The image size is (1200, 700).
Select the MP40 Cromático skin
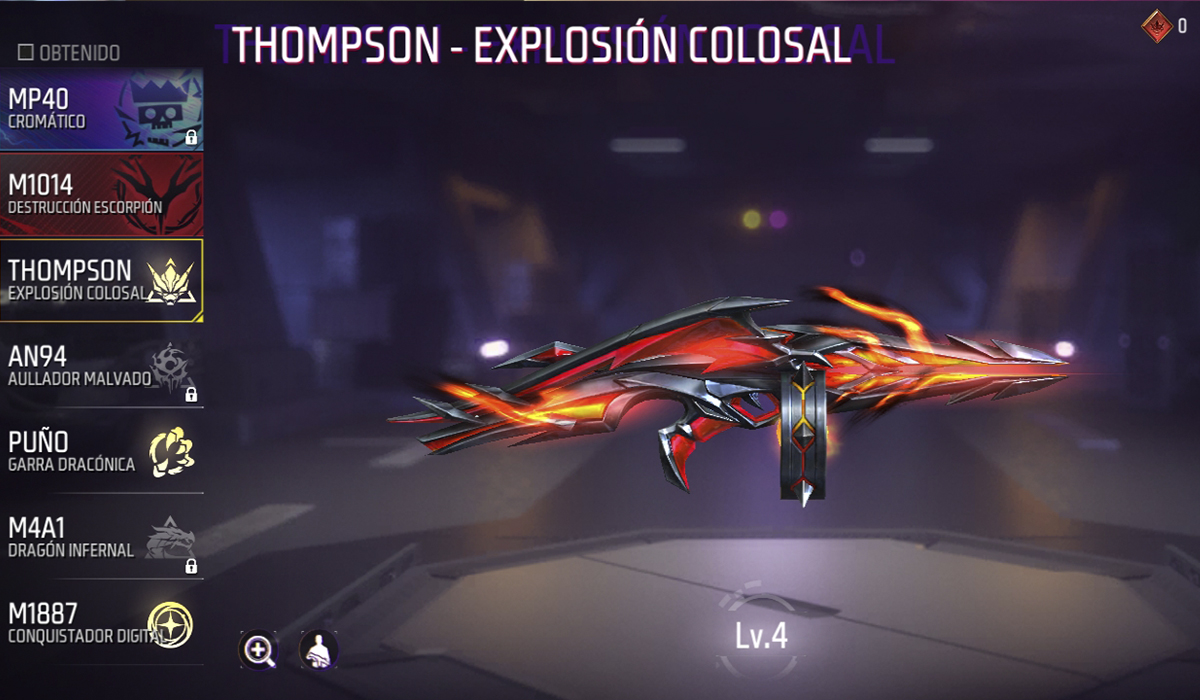pyautogui.click(x=101, y=109)
